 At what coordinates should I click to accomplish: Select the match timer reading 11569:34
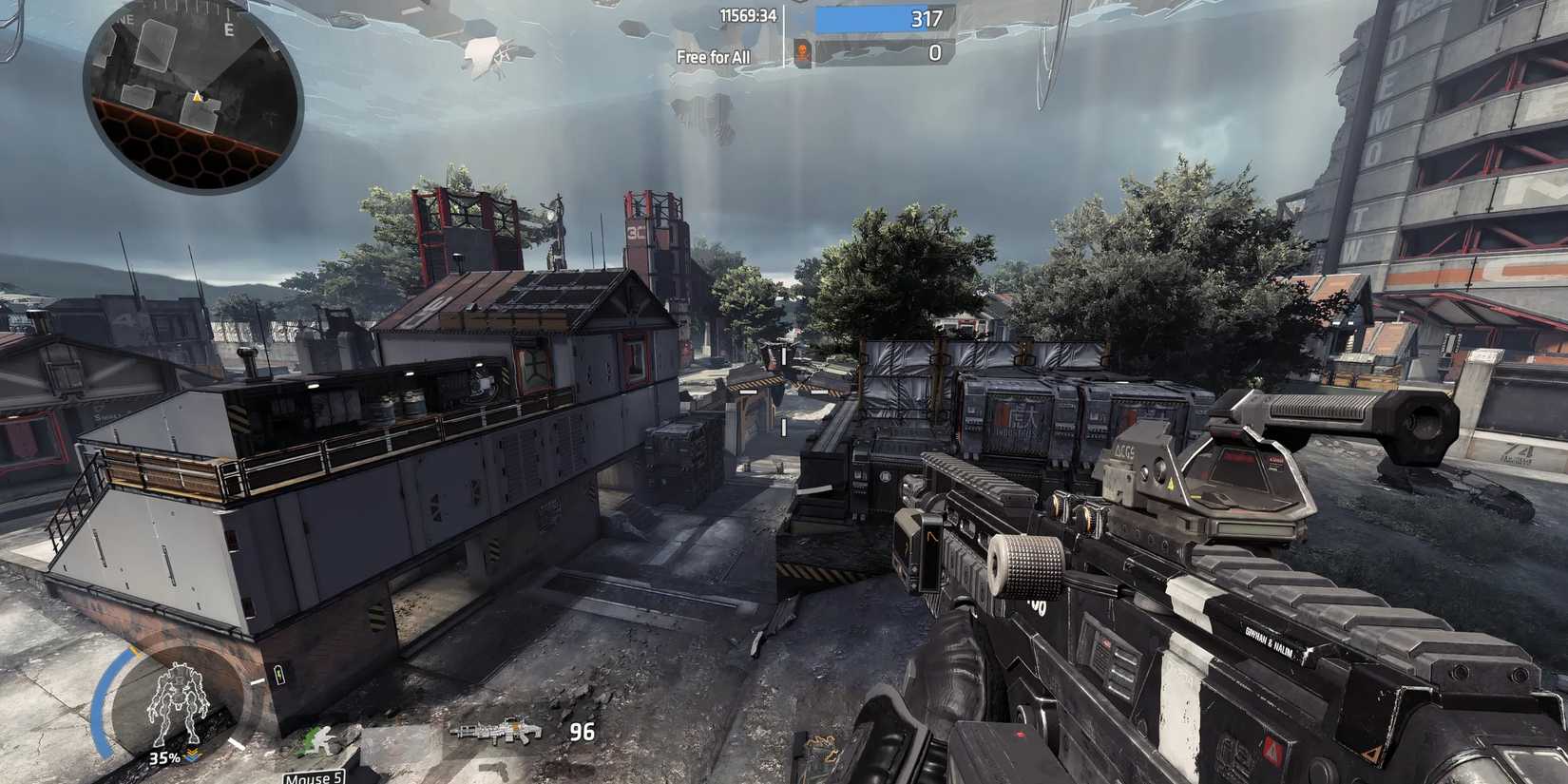(749, 15)
